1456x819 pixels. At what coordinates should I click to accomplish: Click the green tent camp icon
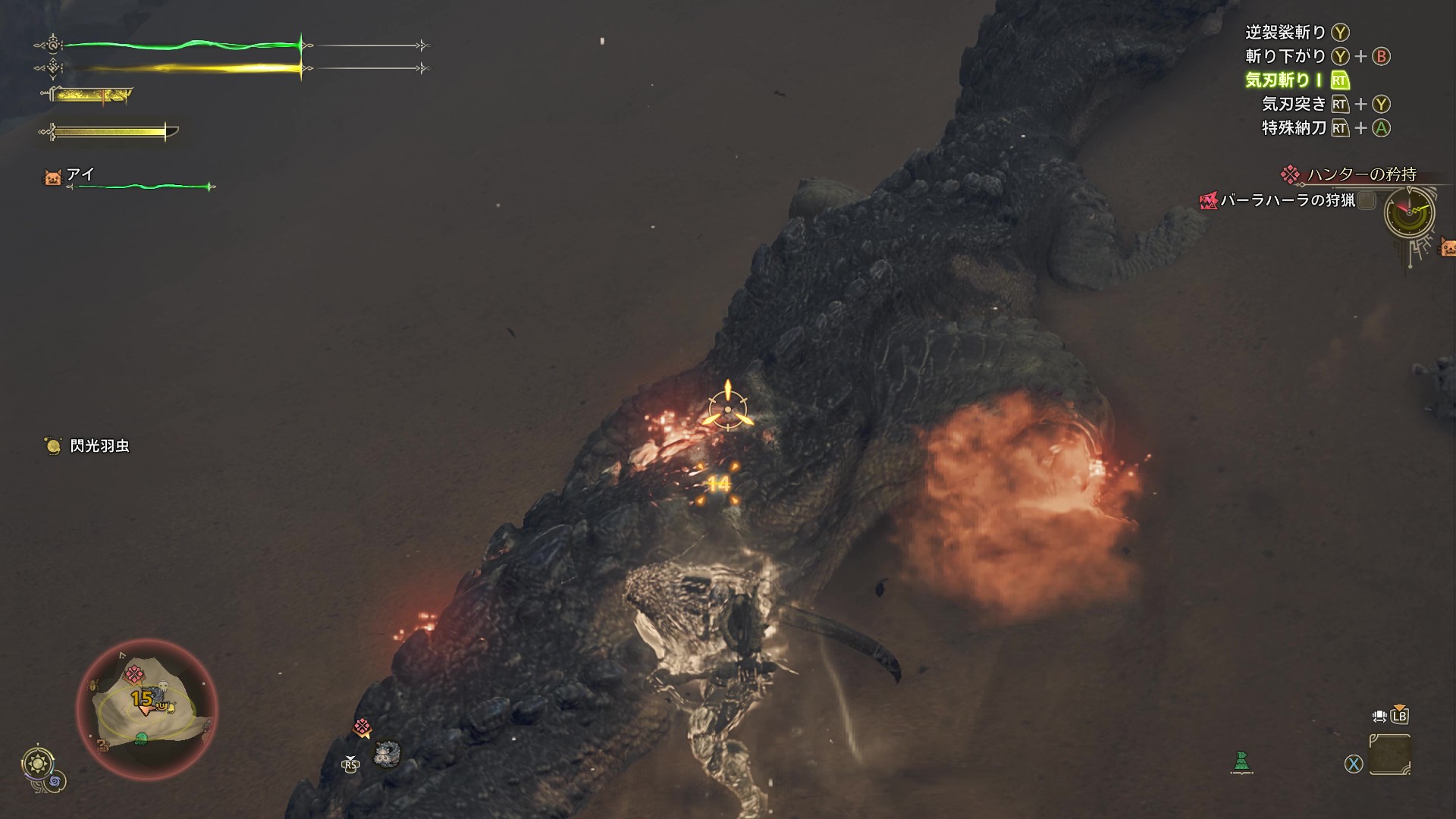(1241, 762)
